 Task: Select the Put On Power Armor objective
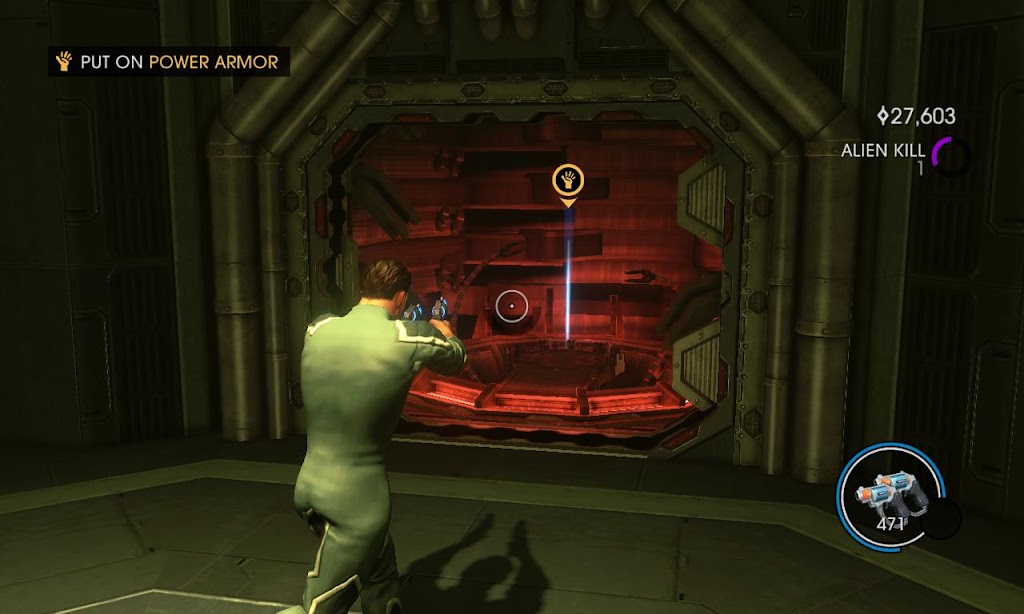tap(169, 62)
